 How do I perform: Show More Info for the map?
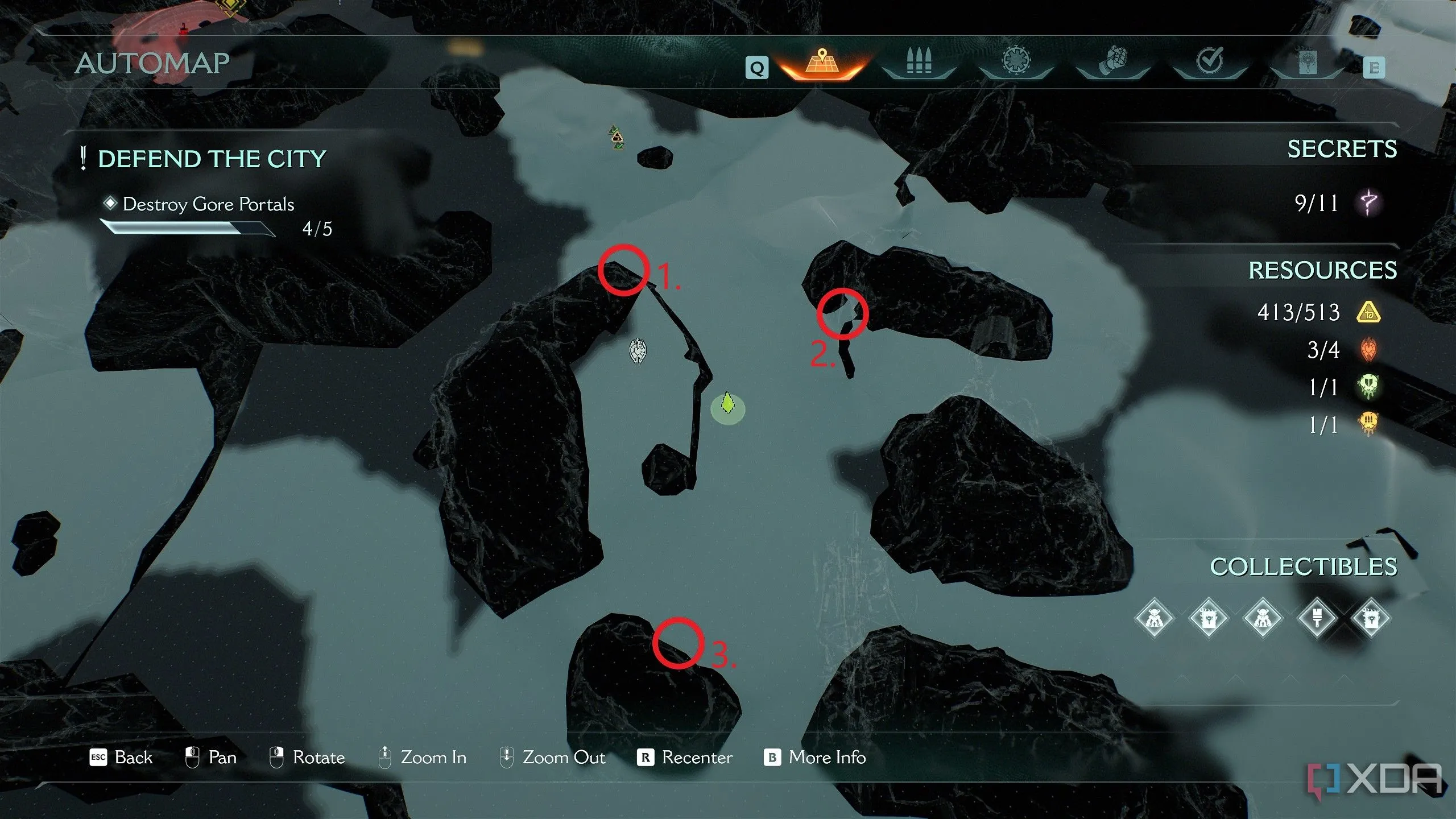click(815, 758)
